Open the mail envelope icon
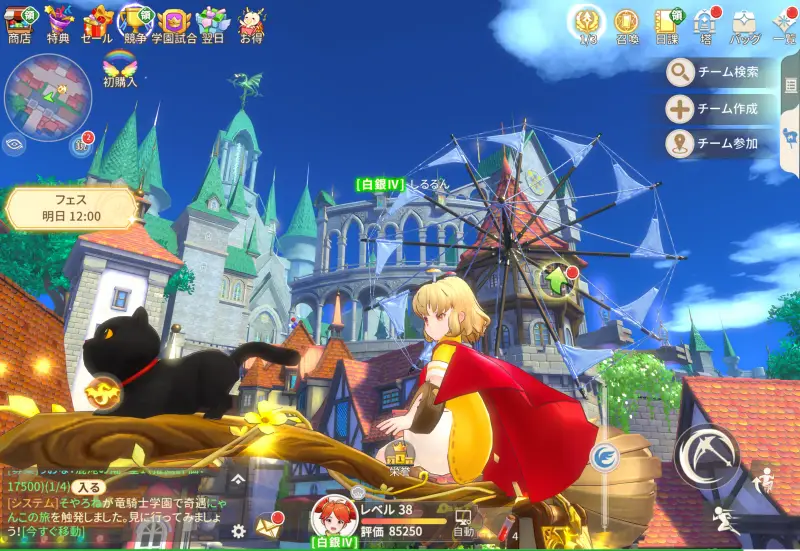The image size is (800, 551). 269,524
